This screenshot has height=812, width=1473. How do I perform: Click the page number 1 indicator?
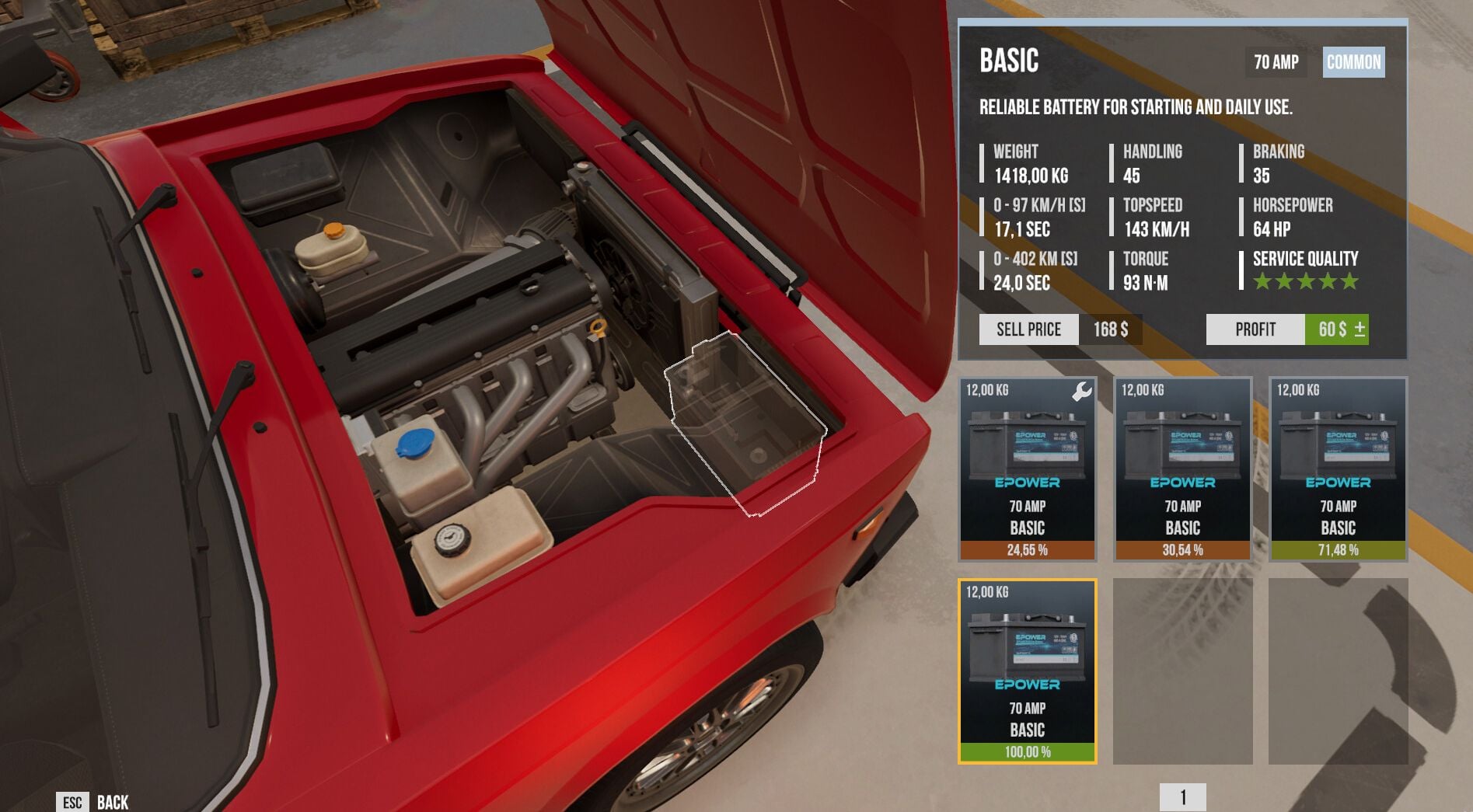click(x=1185, y=795)
